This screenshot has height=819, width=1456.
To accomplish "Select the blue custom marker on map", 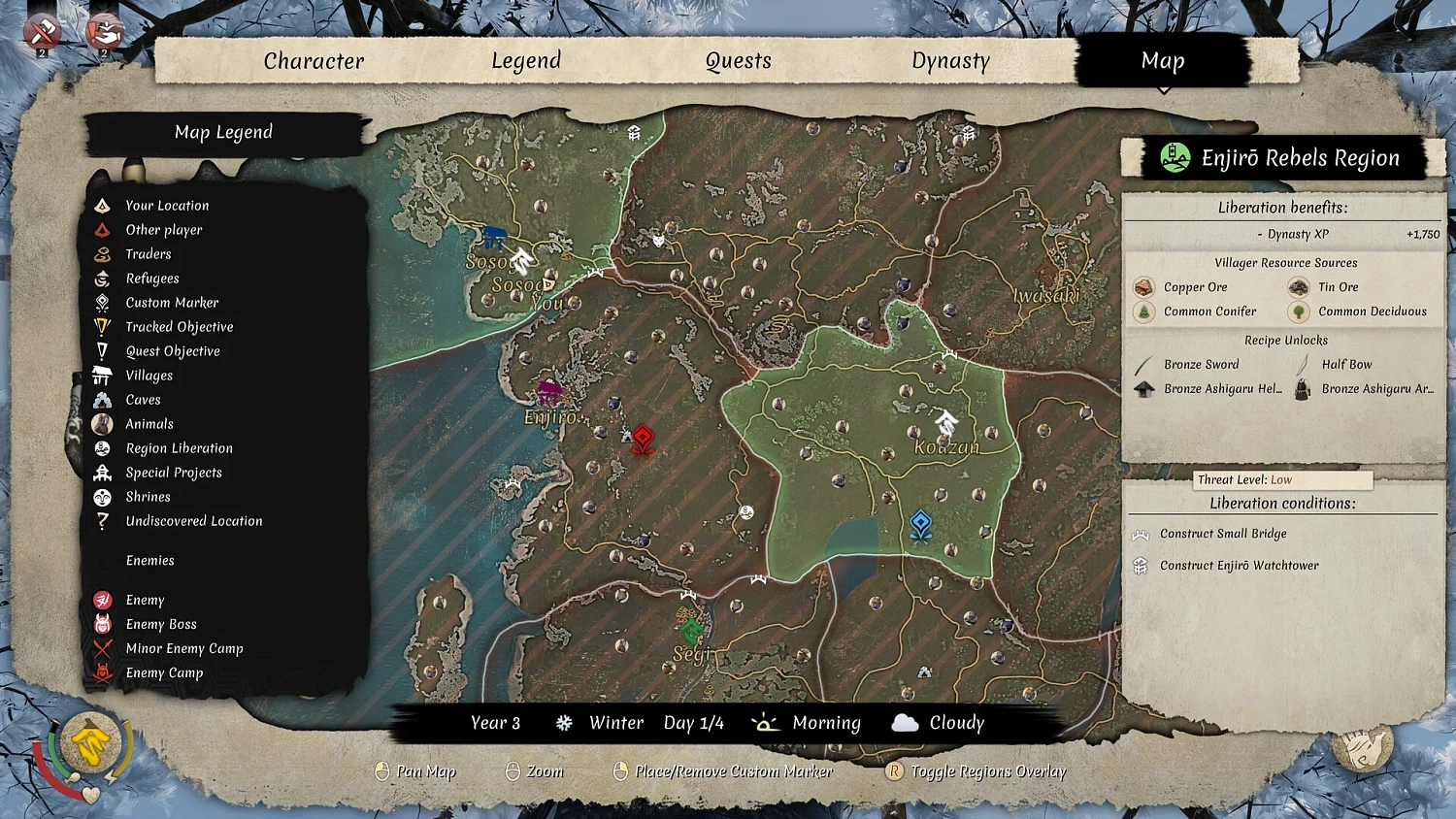I will click(921, 526).
